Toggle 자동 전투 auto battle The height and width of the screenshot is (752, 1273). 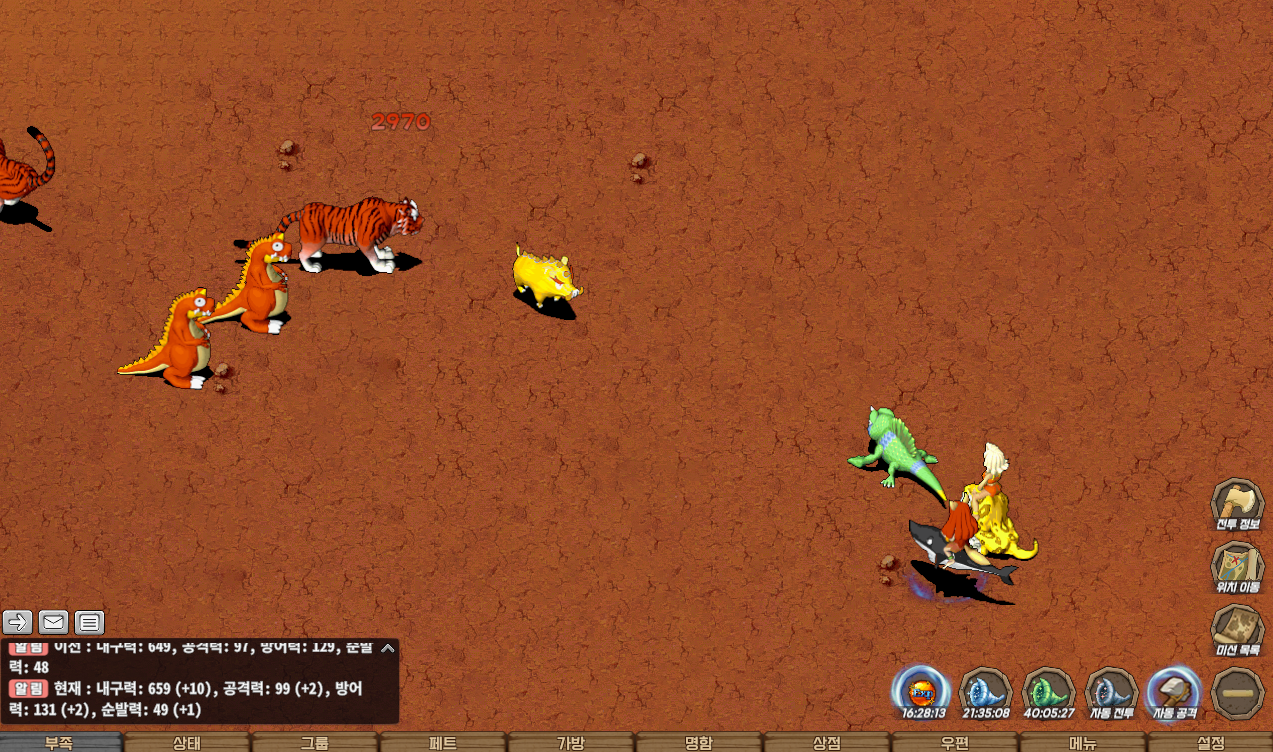tap(1111, 692)
